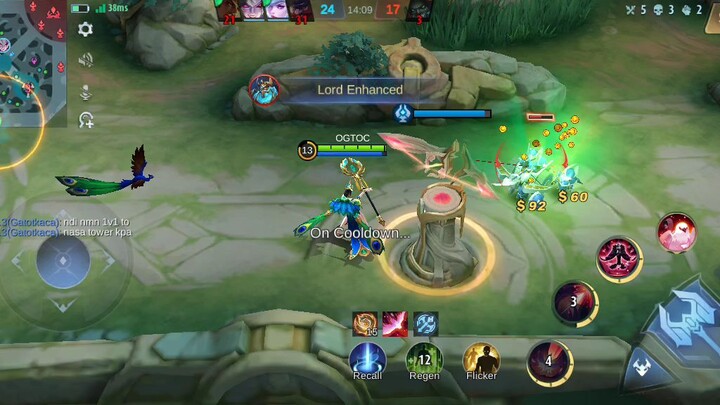
Task: Tap the virtual movement joystick center
Action: point(63,262)
